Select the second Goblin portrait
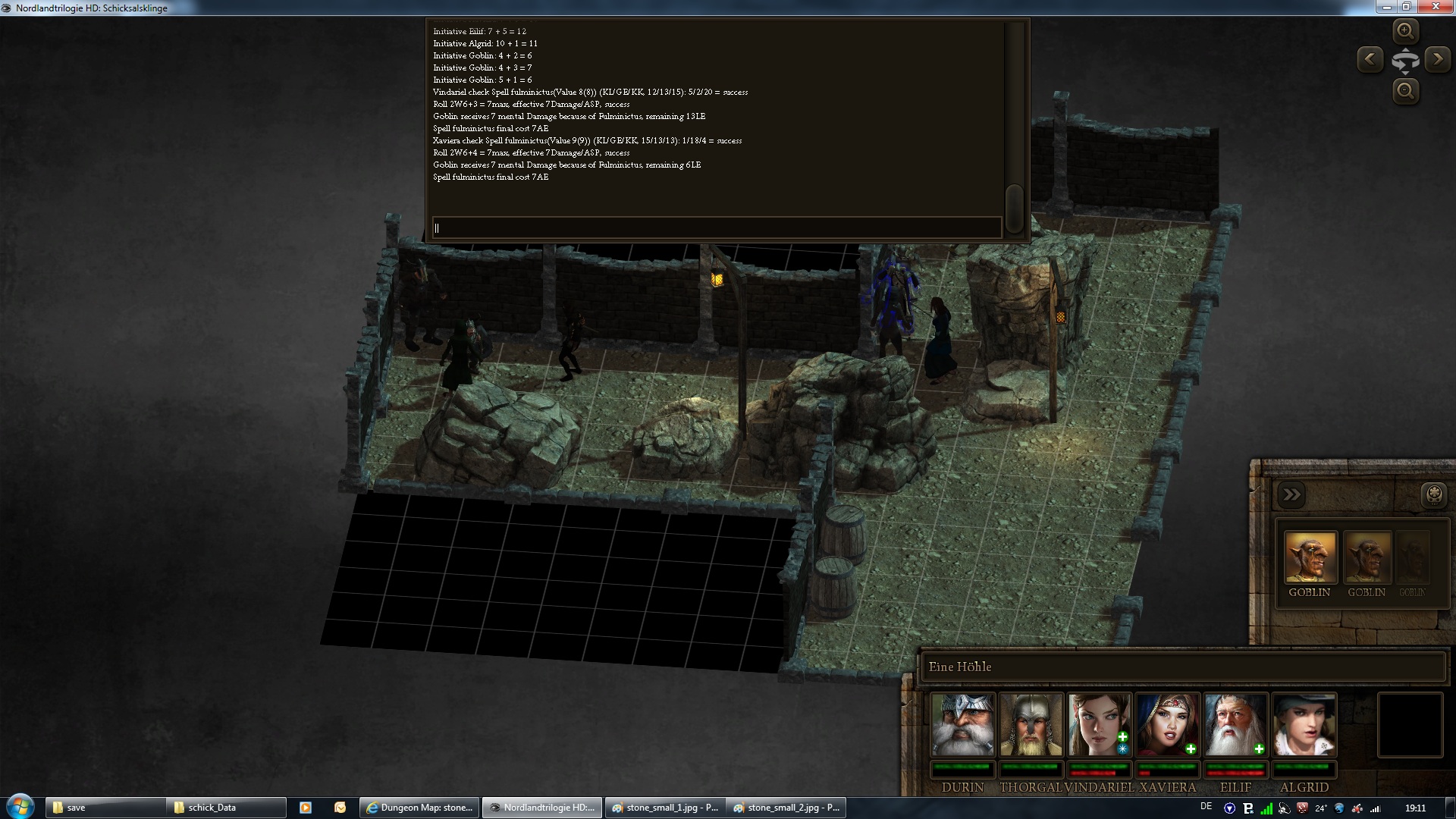The width and height of the screenshot is (1456, 819). tap(1367, 557)
